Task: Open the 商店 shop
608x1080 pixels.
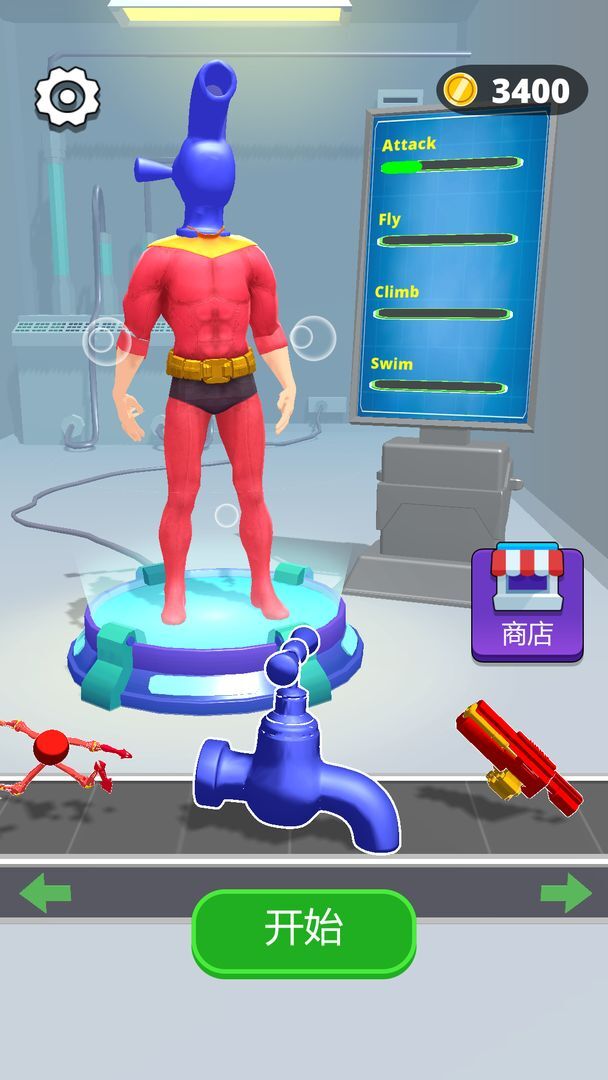Action: pos(527,603)
